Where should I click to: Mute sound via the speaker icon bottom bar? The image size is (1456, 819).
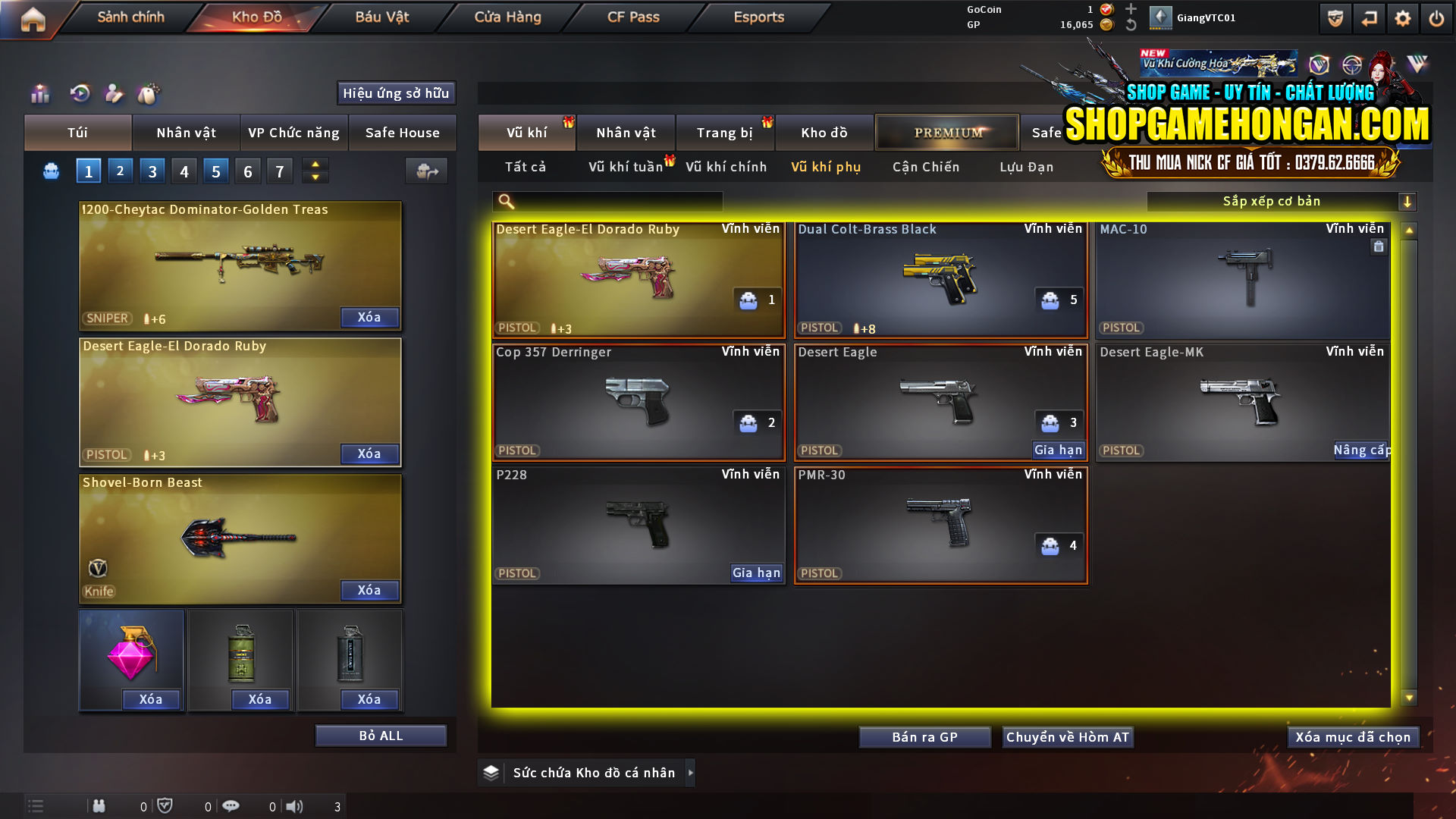point(295,806)
